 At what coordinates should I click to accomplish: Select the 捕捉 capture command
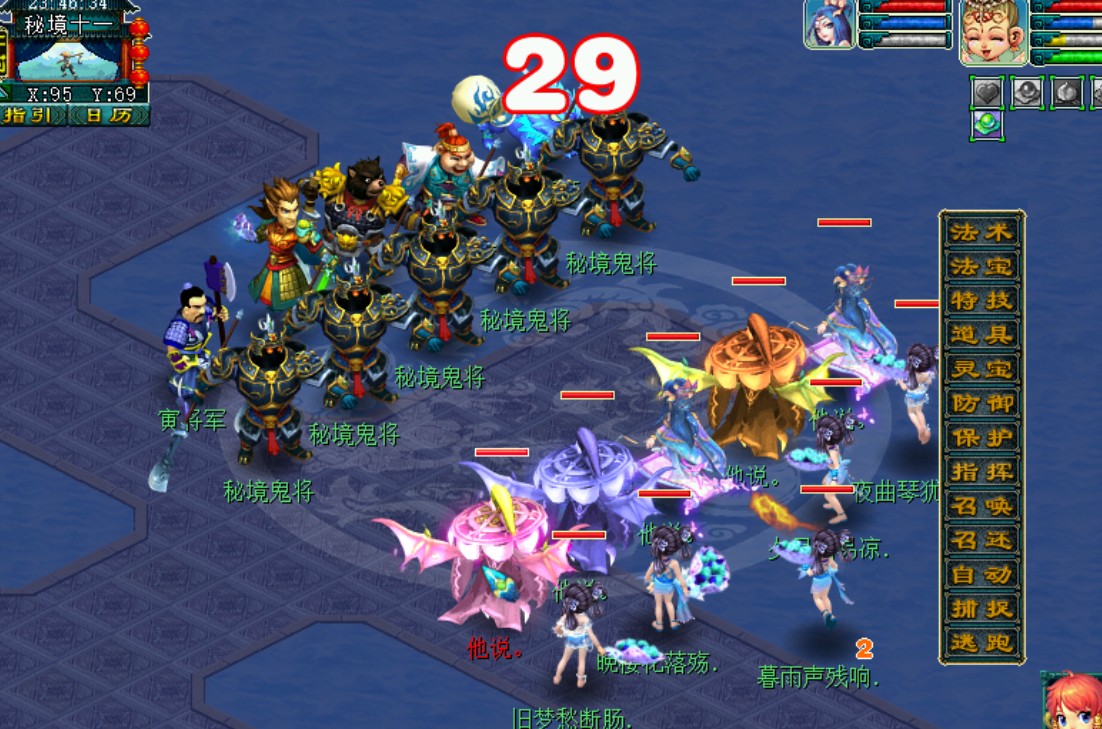[981, 608]
